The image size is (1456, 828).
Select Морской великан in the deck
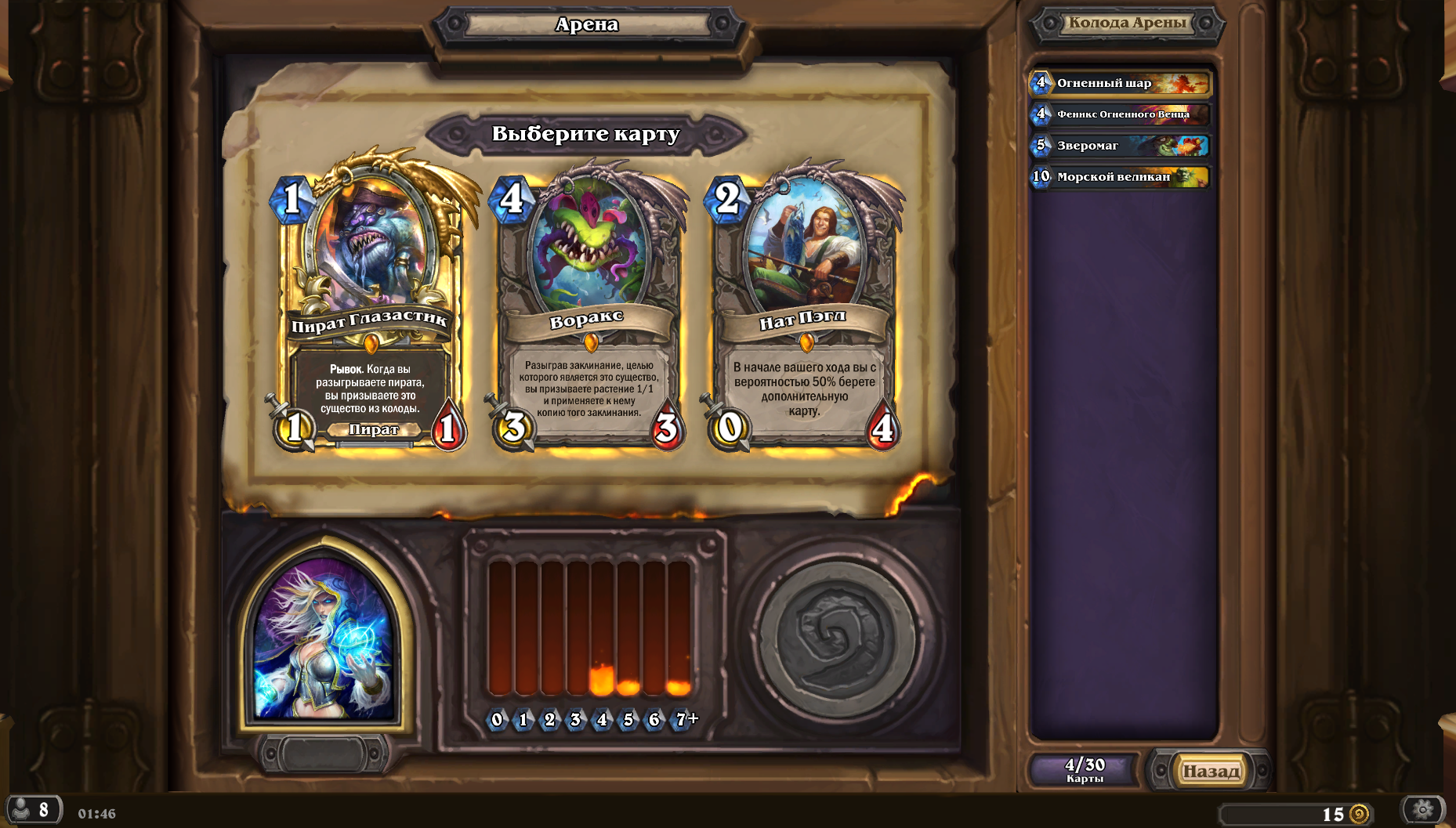click(x=1121, y=177)
